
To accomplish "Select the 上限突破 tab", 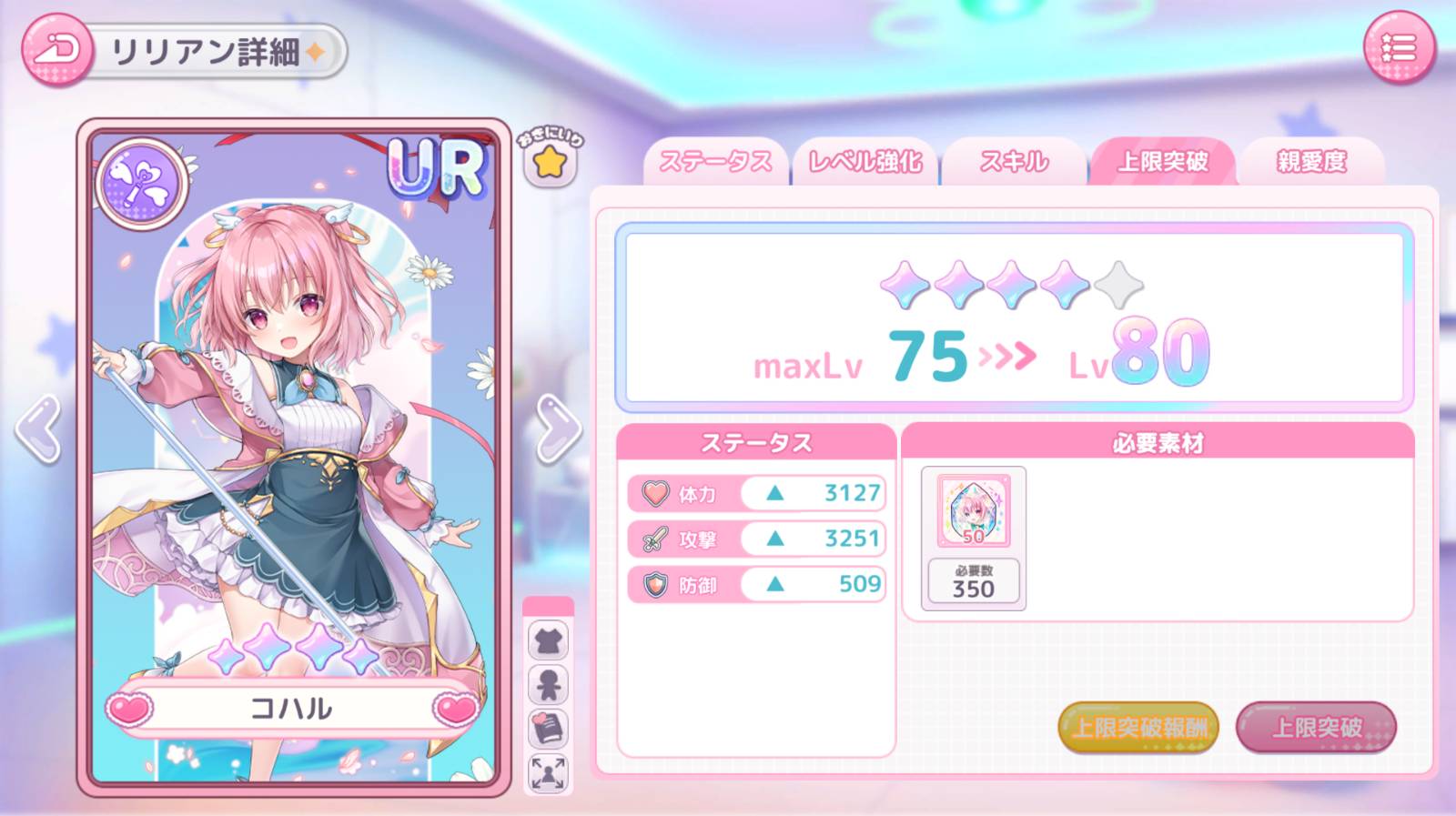I will pyautogui.click(x=1162, y=162).
